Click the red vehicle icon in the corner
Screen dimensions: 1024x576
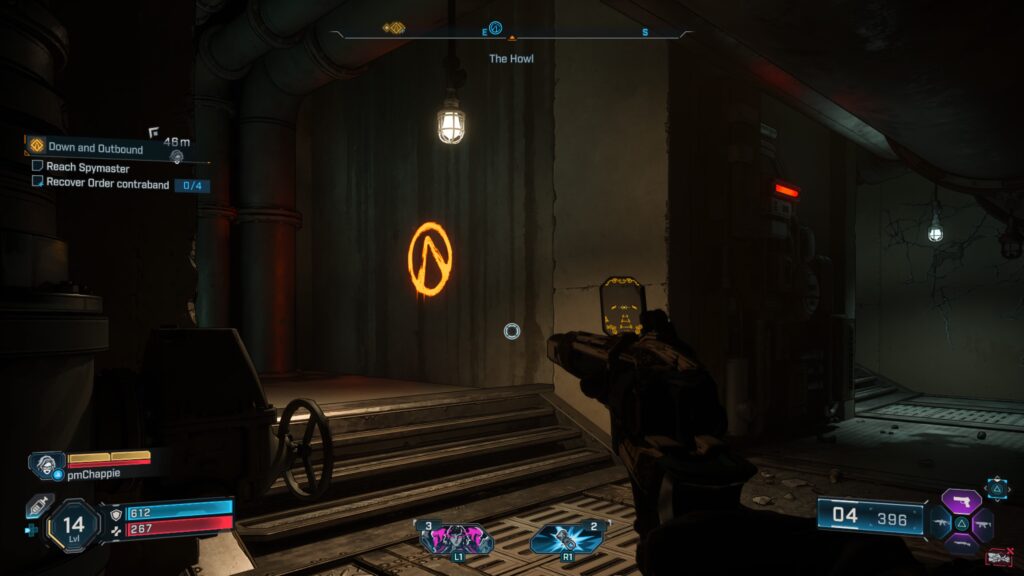tap(998, 557)
